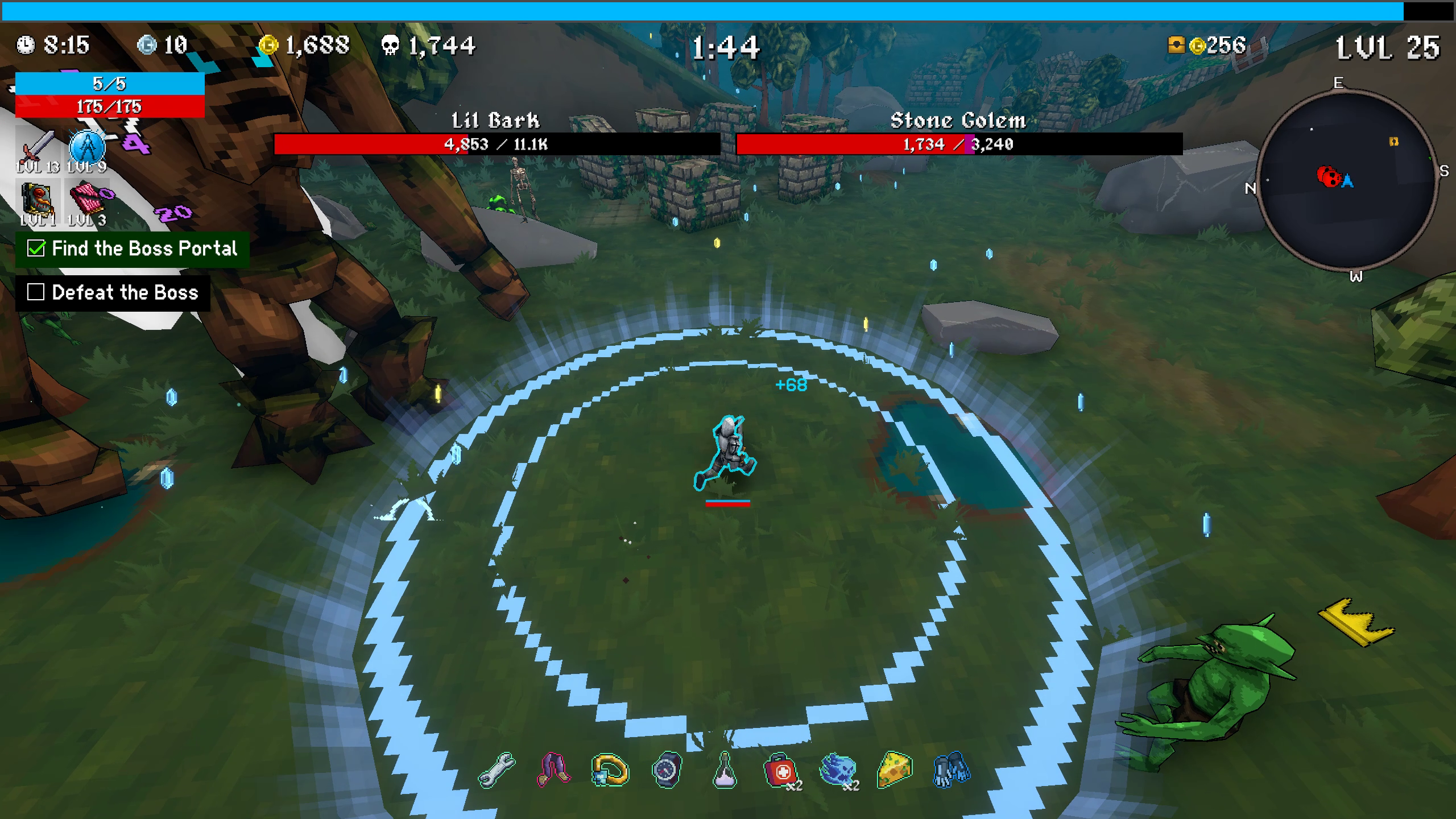This screenshot has height=819, width=1456.
Task: Pick the potion flask item
Action: (724, 772)
